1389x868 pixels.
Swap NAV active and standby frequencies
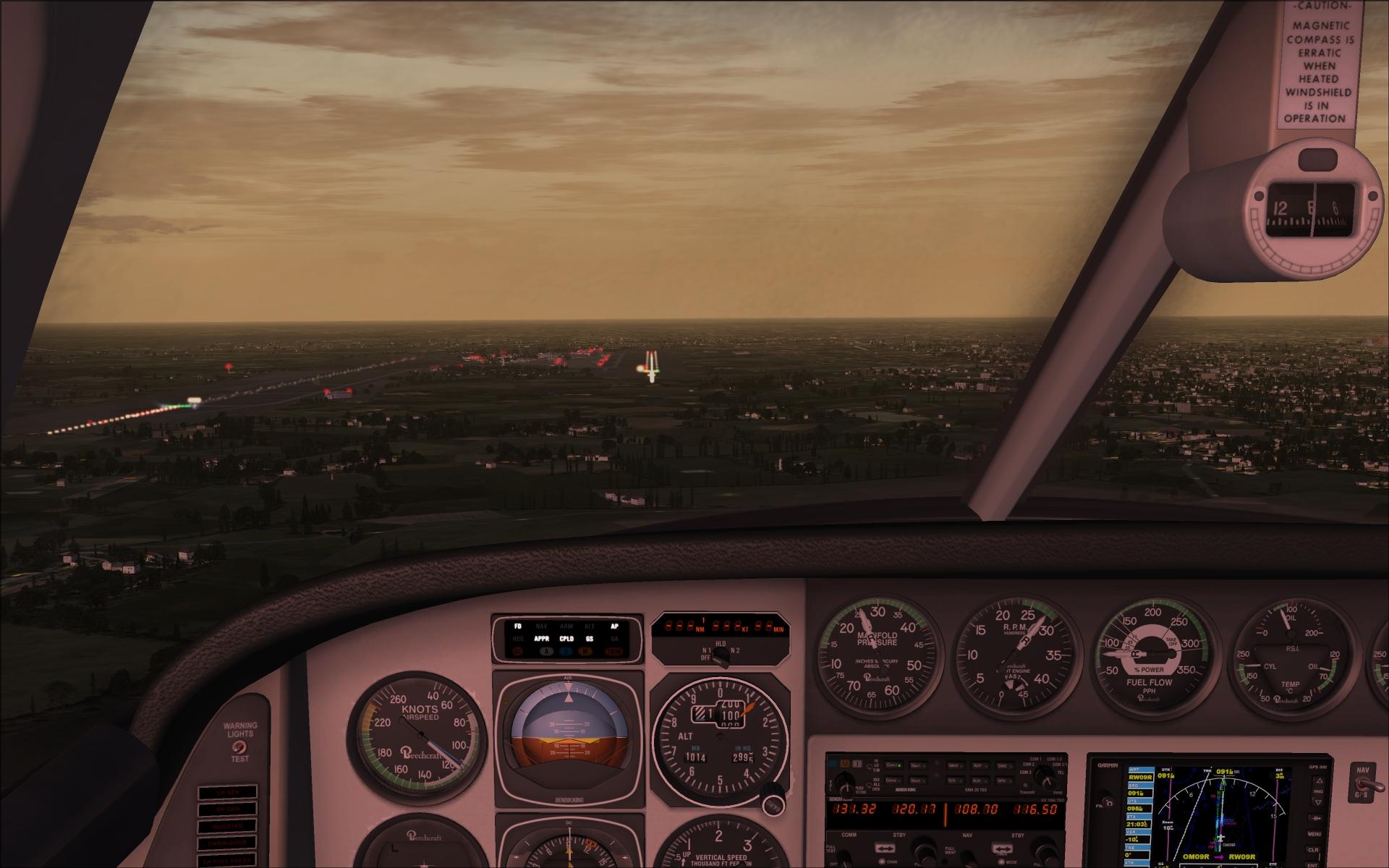point(1002,848)
